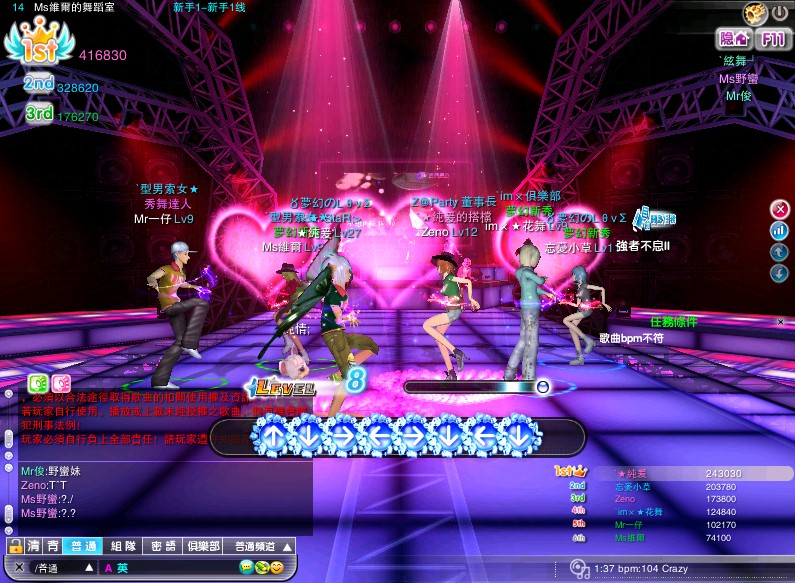Switch to the 密語 whisper tab
The width and height of the screenshot is (795, 583).
tap(163, 547)
